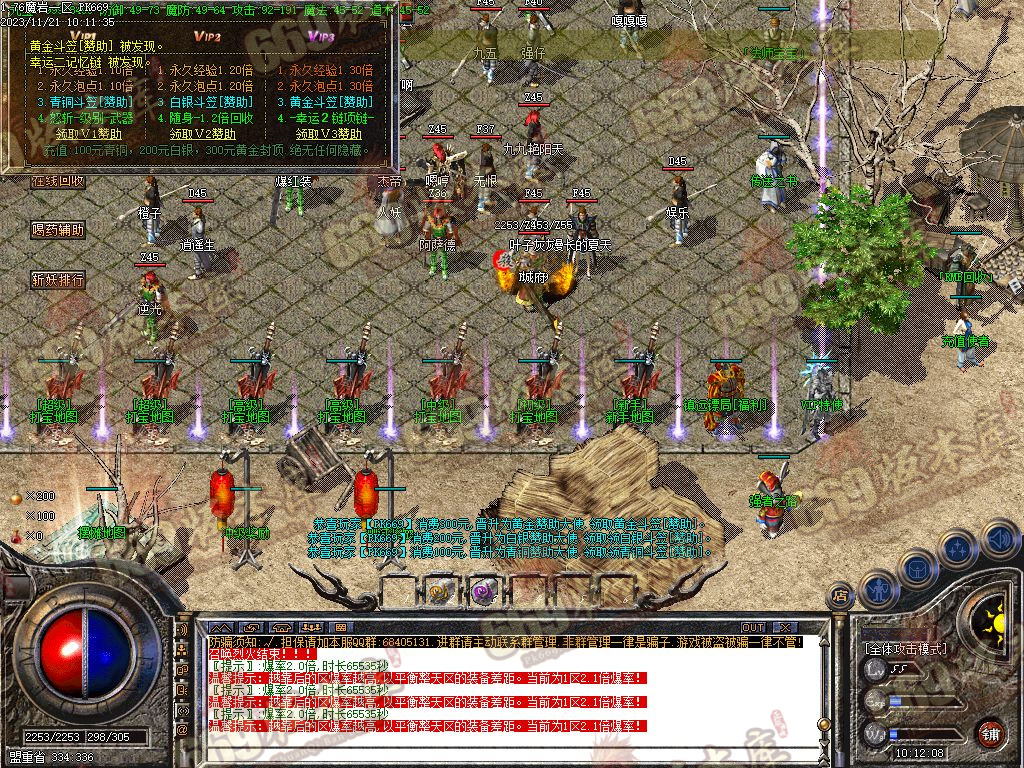Viewport: 1024px width, 768px height.
Task: Open the skills (sparkling stars) round button
Action: click(958, 549)
